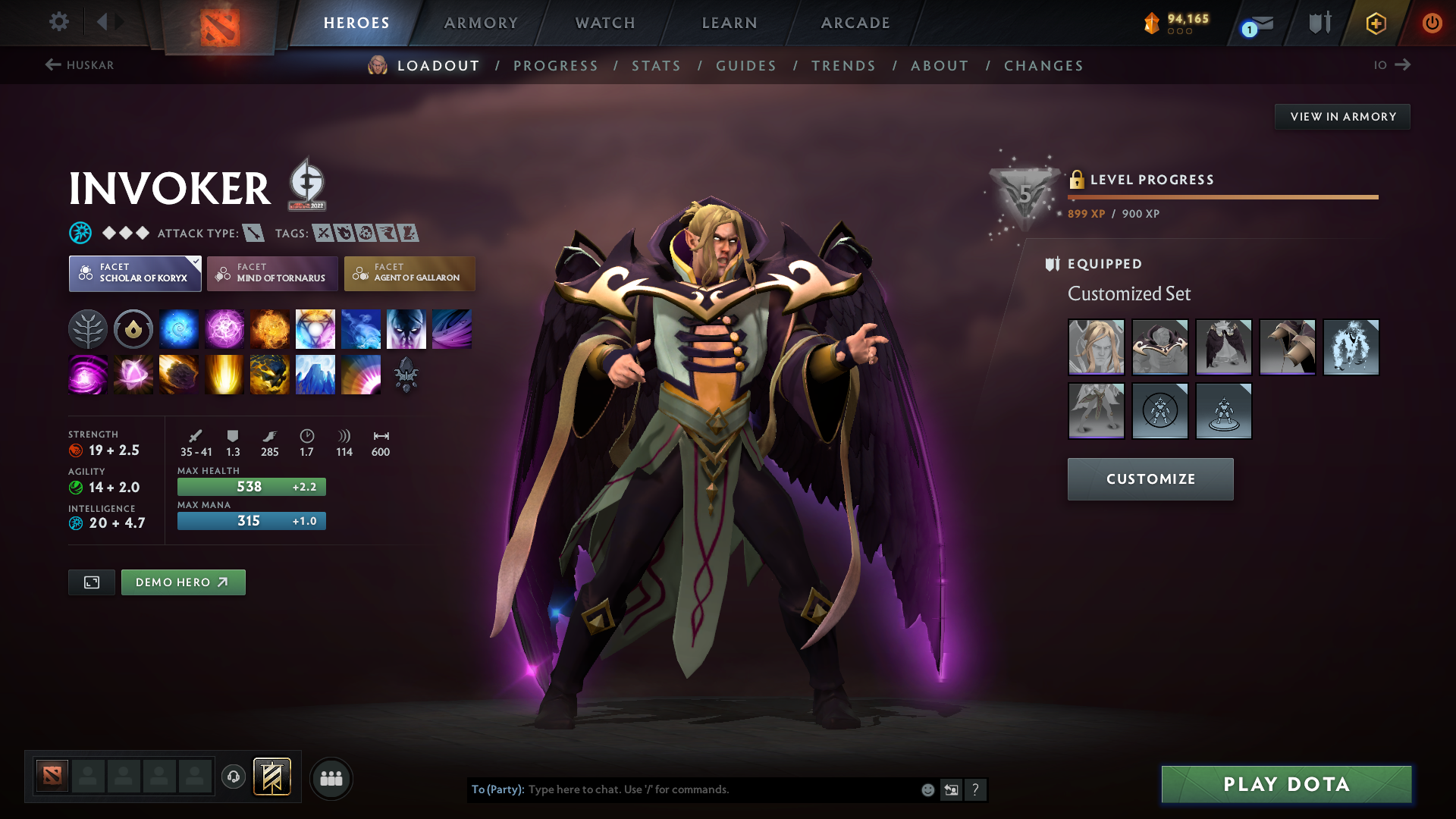Viewport: 1456px width, 819px height.
Task: Switch to the GUIDES tab
Action: 745,66
